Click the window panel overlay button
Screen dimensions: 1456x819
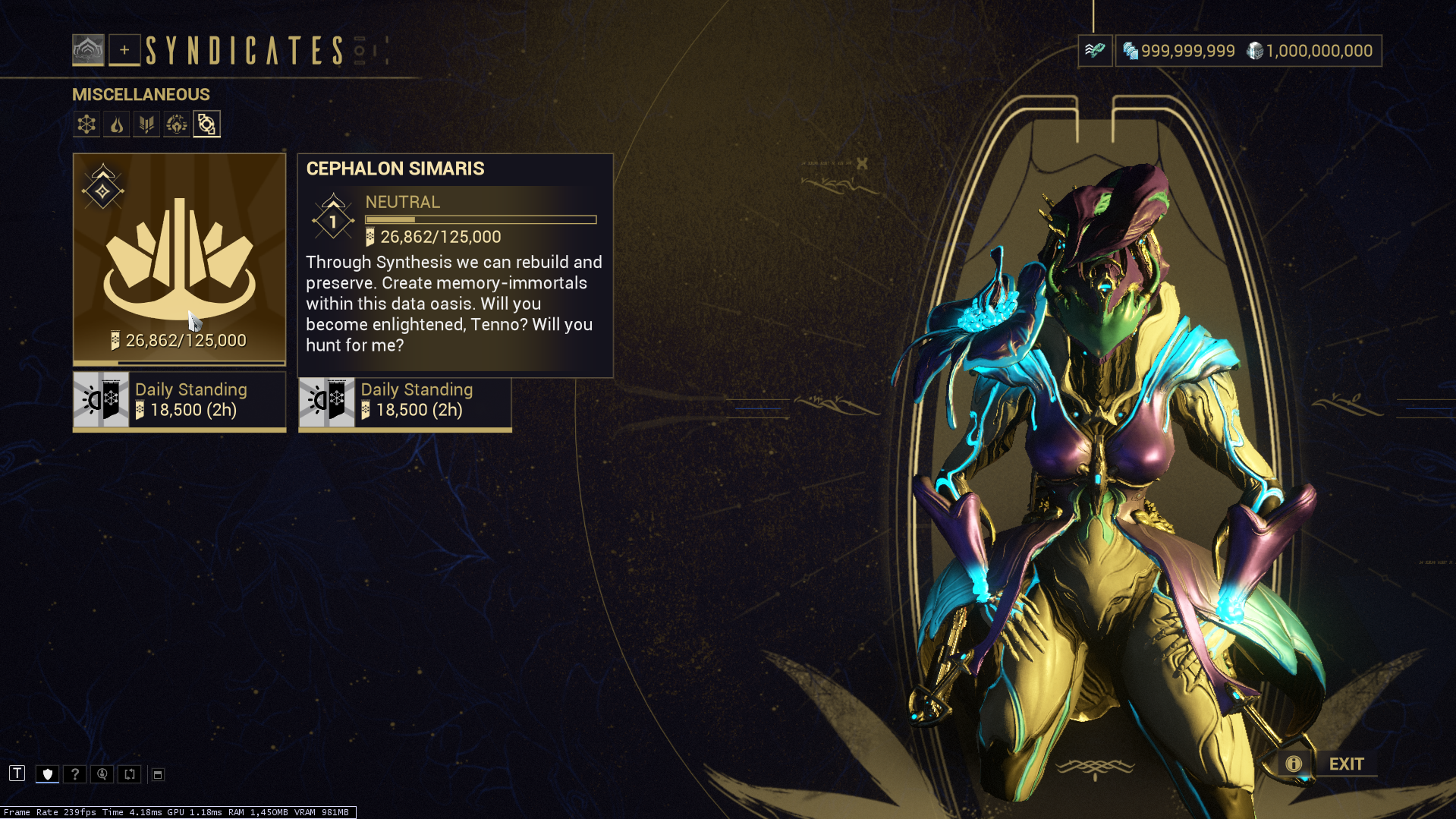click(158, 774)
